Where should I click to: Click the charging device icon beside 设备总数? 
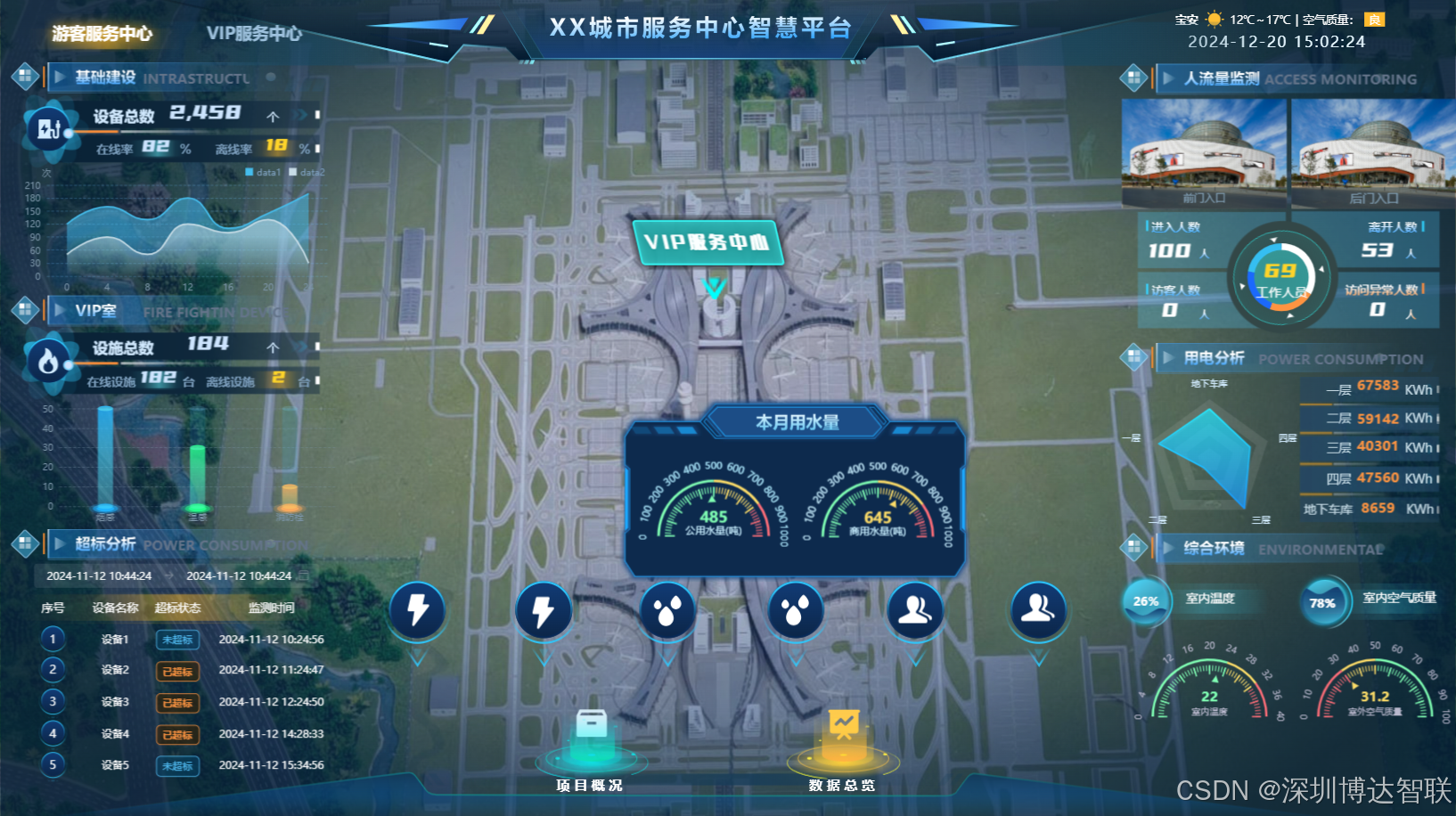coord(48,129)
